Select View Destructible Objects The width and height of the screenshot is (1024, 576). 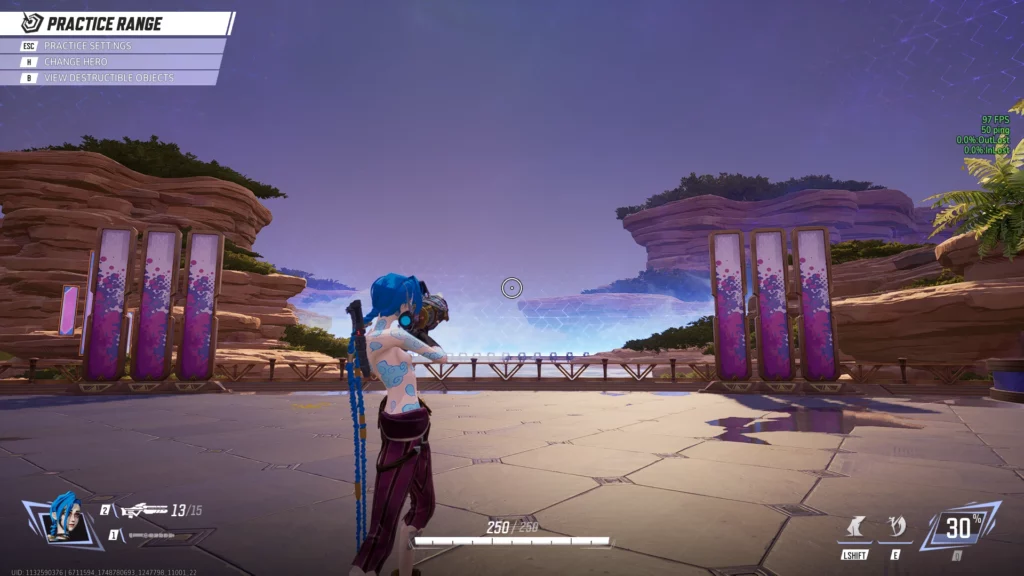110,78
